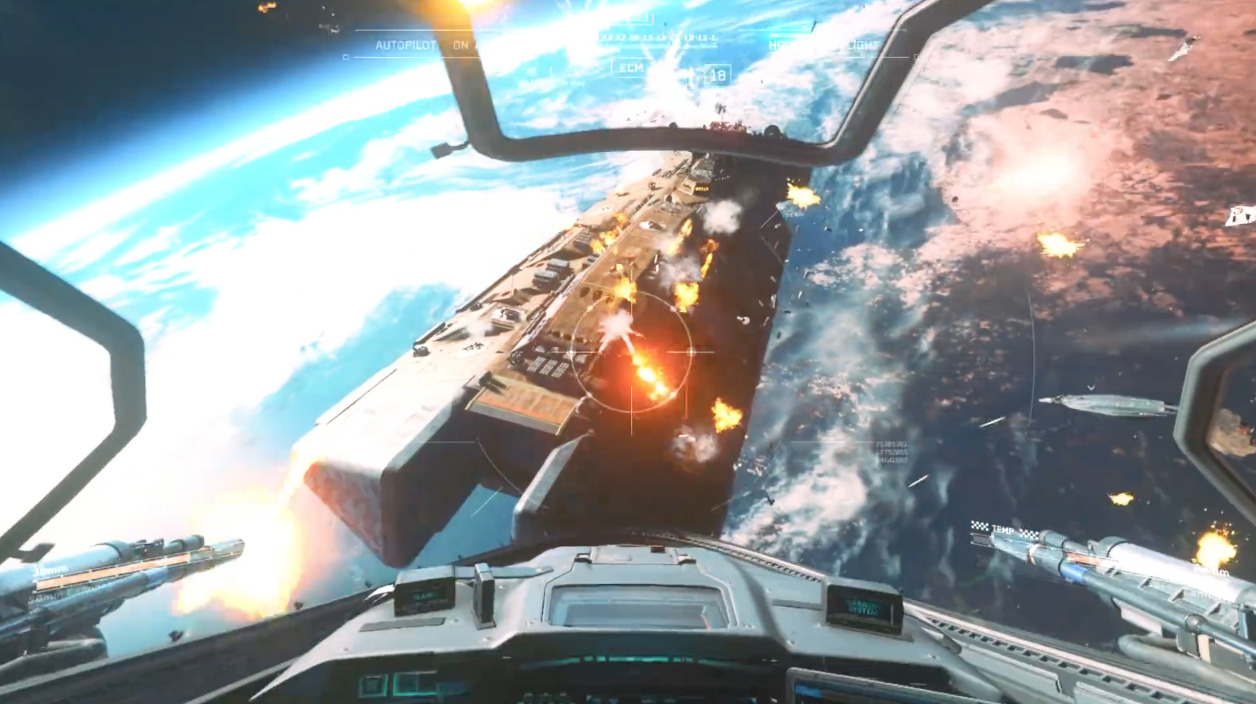The image size is (1256, 704).
Task: Select the ECM countermeasure indicator
Action: 631,68
